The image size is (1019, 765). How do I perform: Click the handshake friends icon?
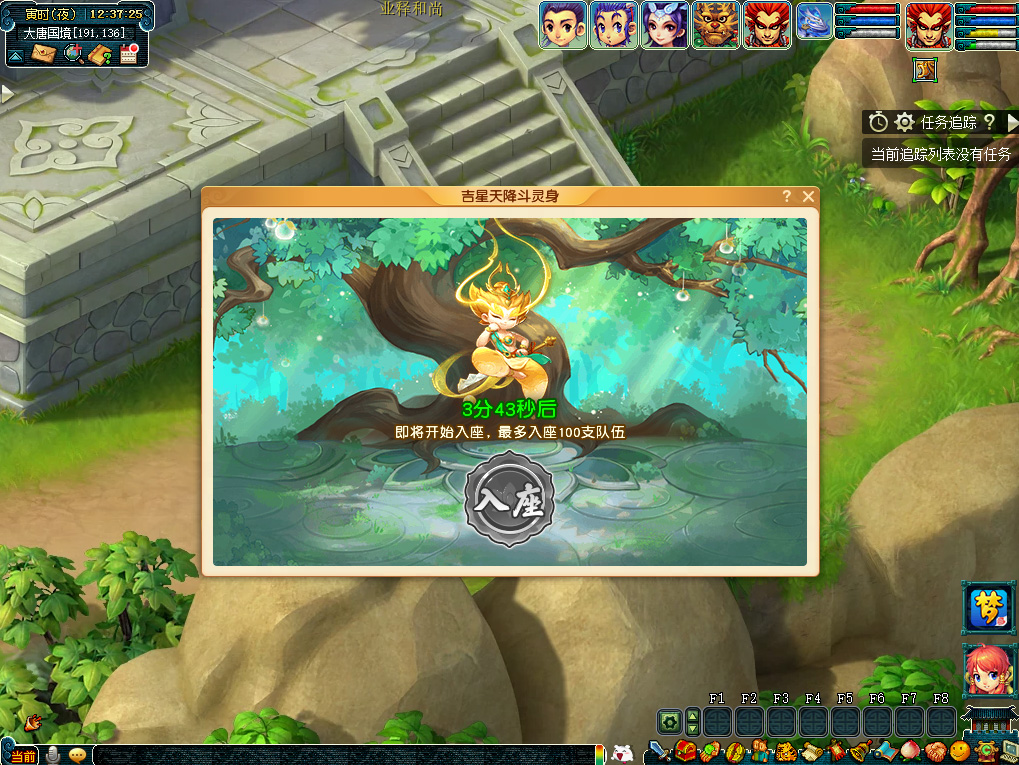tap(935, 750)
